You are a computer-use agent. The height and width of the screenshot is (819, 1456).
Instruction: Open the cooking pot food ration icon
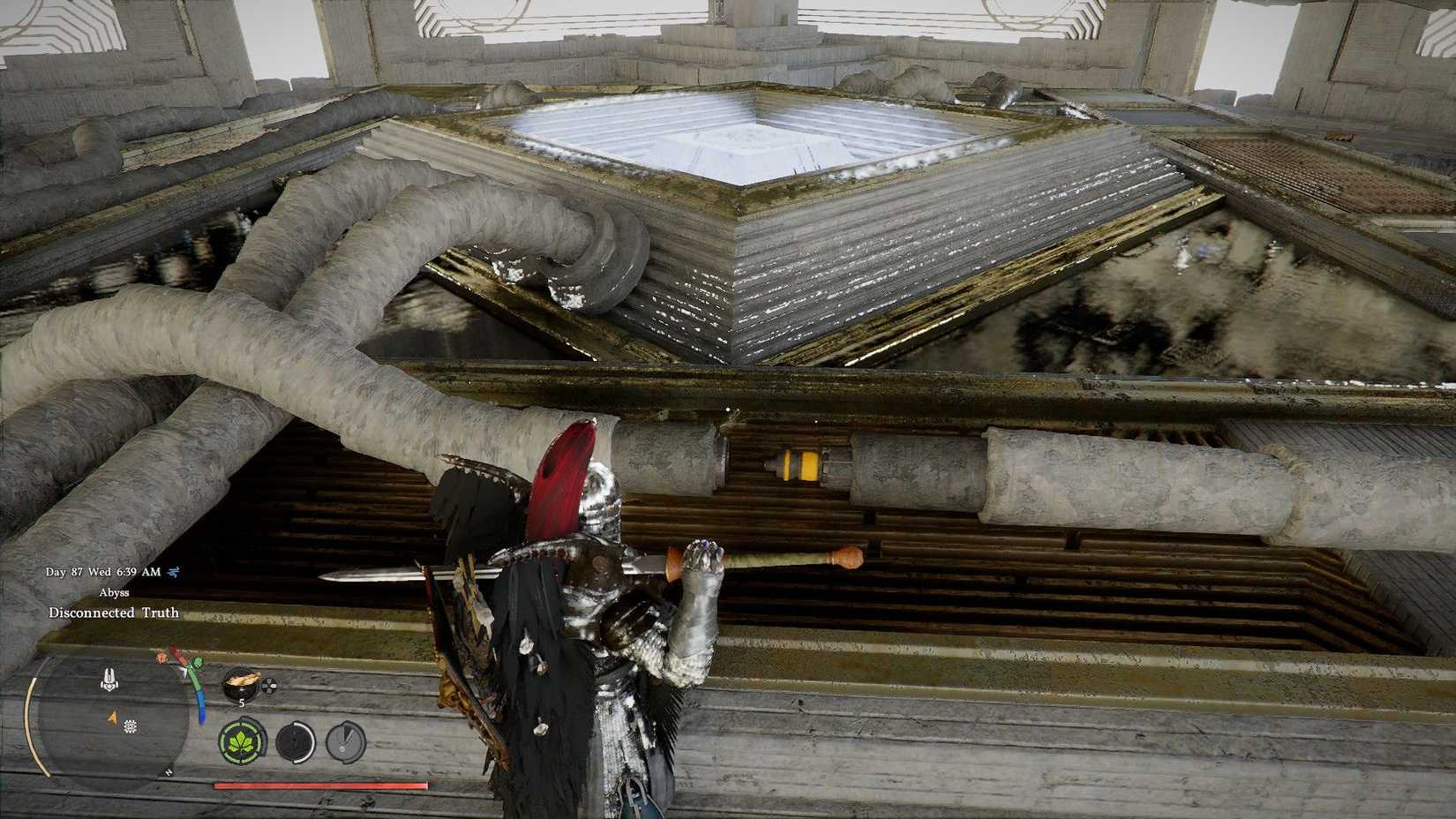click(241, 684)
